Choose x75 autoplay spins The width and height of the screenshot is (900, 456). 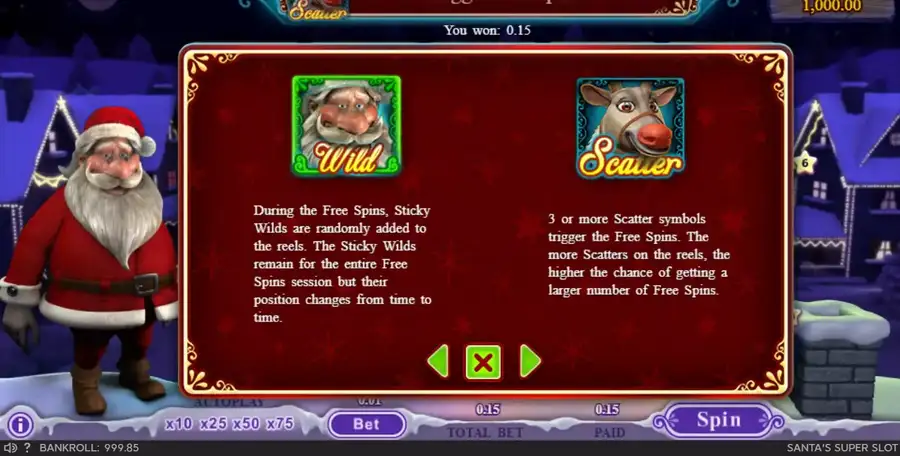point(281,424)
